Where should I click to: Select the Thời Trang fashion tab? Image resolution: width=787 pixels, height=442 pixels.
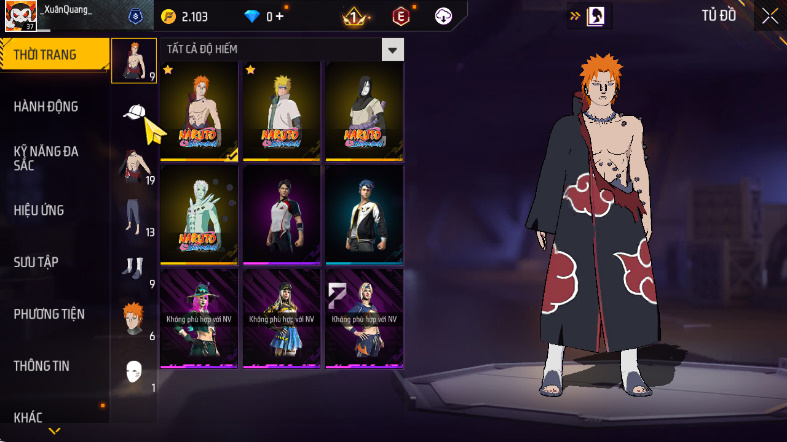tap(47, 54)
